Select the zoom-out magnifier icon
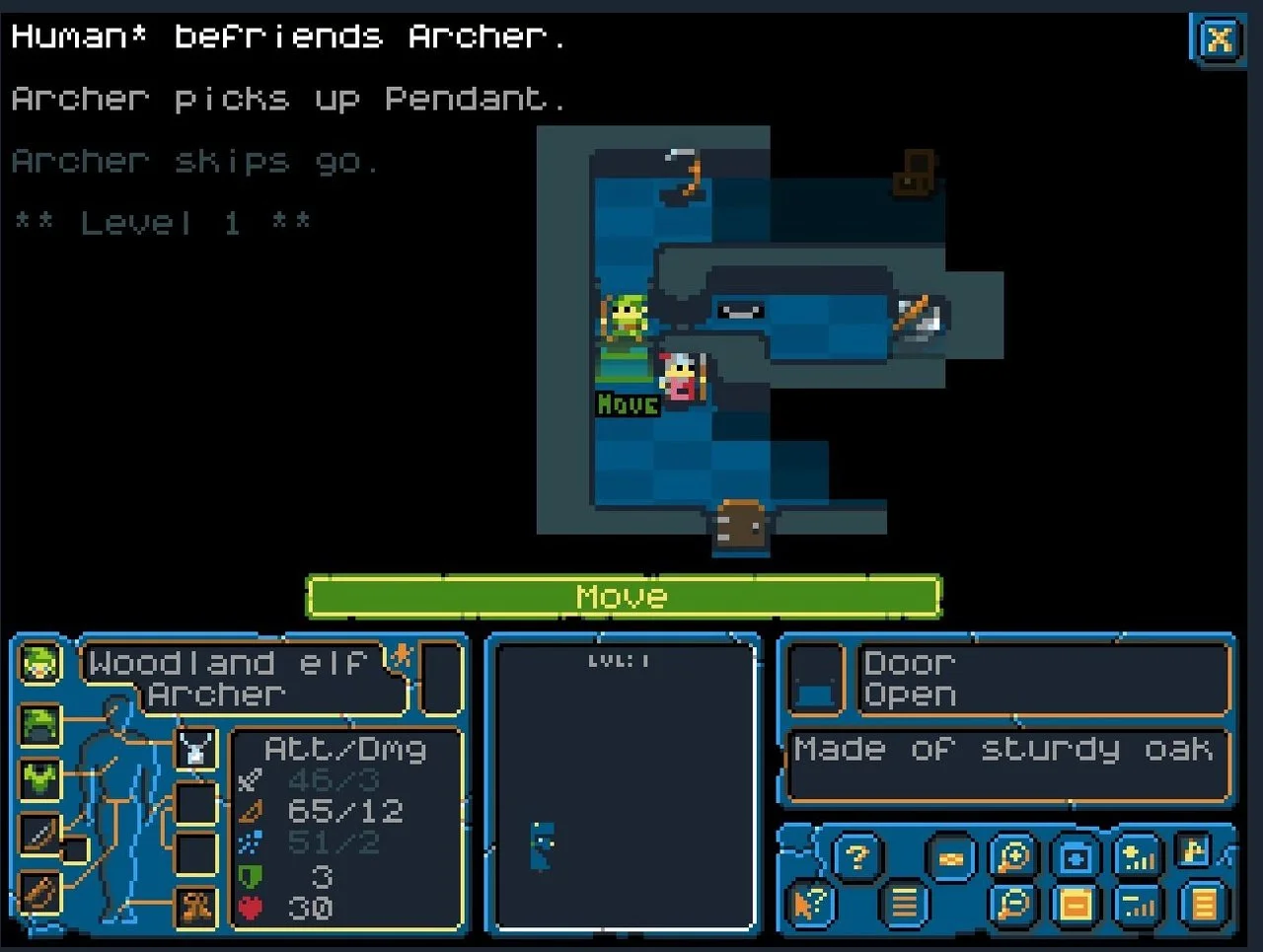Screen dimensions: 1263x952 1011,902
